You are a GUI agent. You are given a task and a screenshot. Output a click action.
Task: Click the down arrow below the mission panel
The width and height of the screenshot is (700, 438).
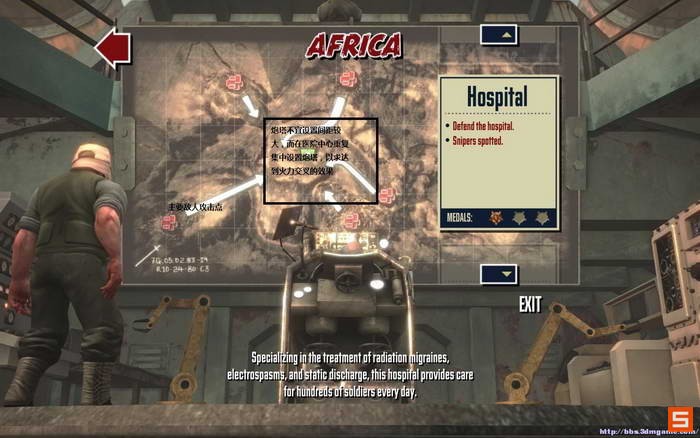[499, 273]
